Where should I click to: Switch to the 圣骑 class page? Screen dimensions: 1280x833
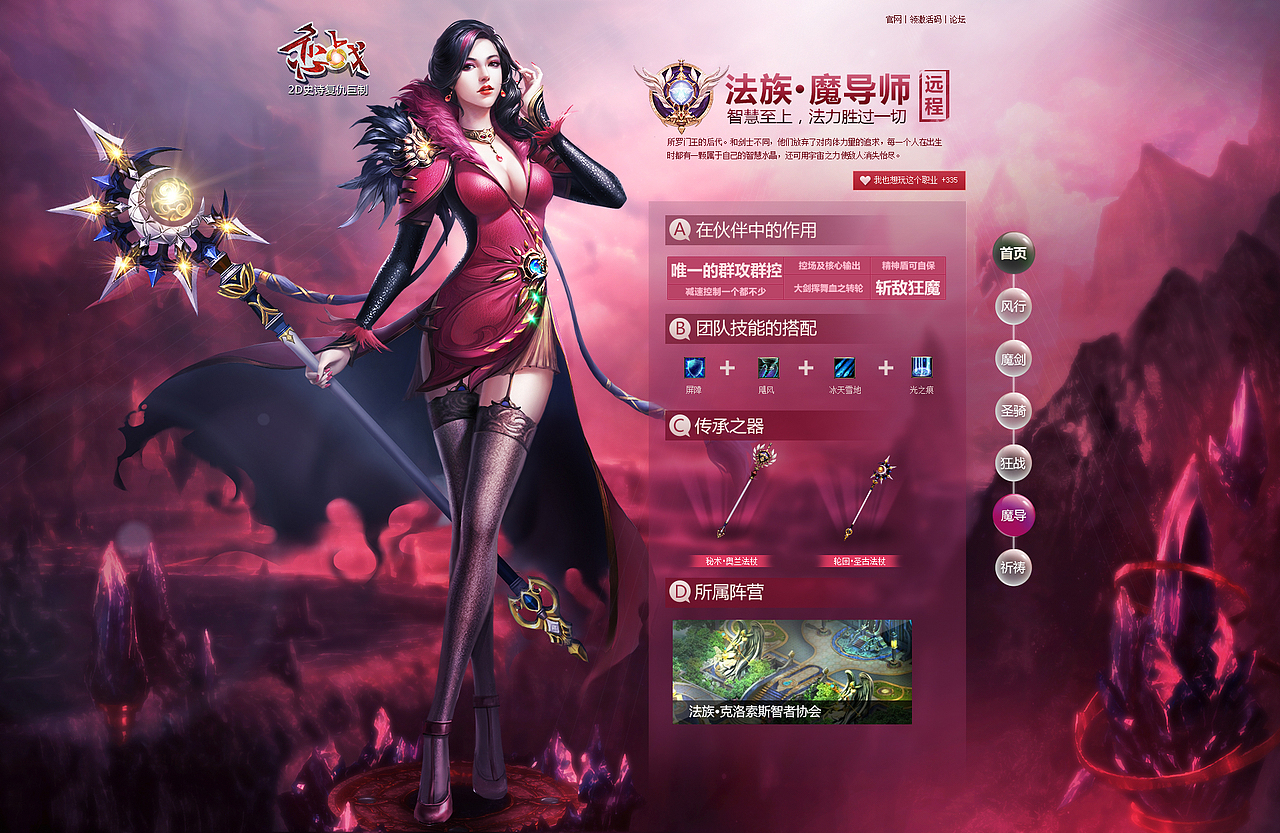tap(1013, 410)
